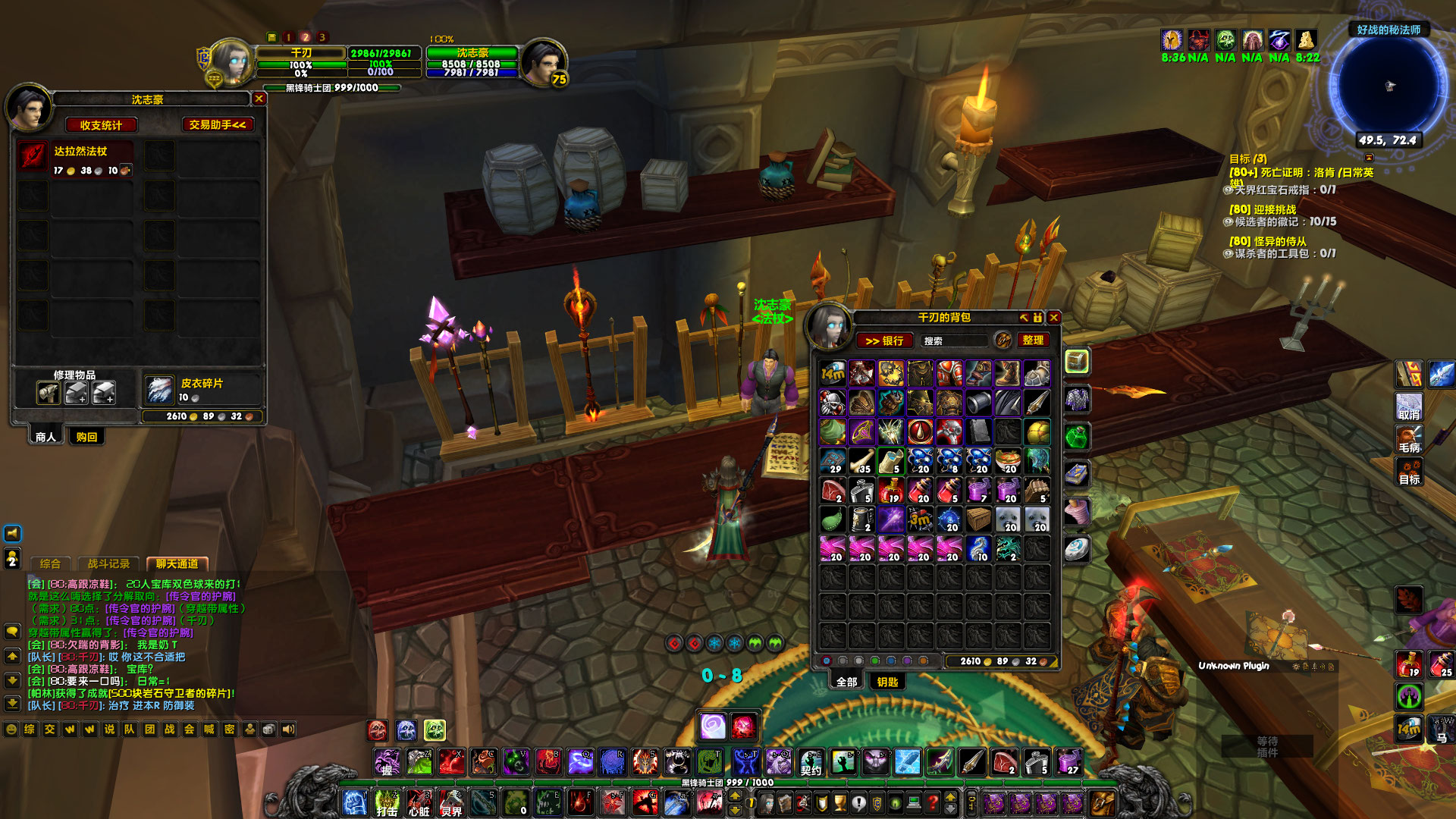This screenshot has height=819, width=1456.
Task: Toggle the orange quality filter dot in the backpack
Action: point(924,661)
